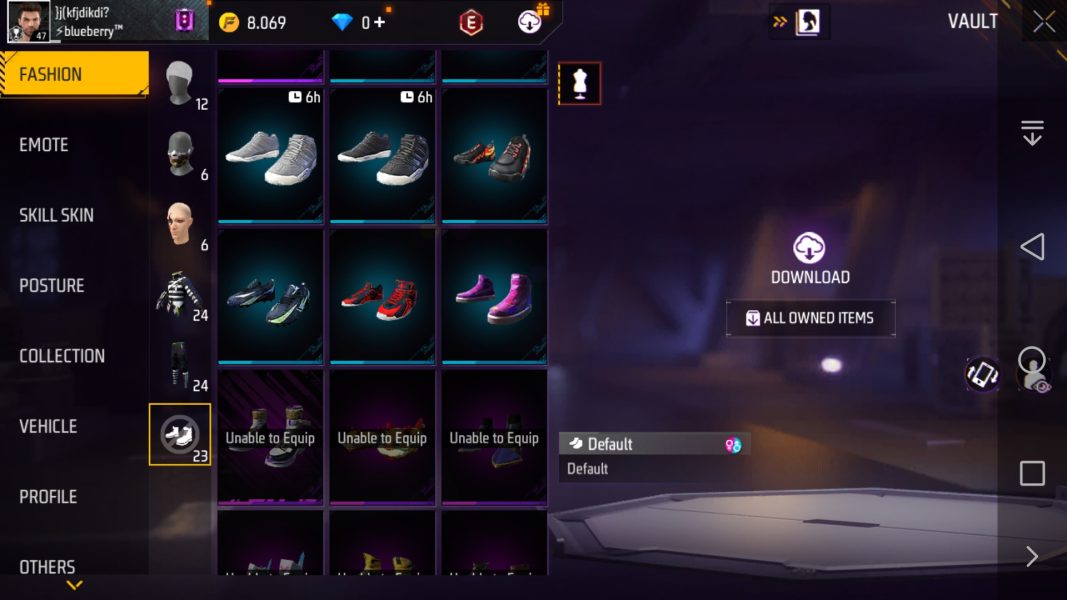Go to the Vehicle category
The image size is (1067, 600).
click(x=48, y=426)
